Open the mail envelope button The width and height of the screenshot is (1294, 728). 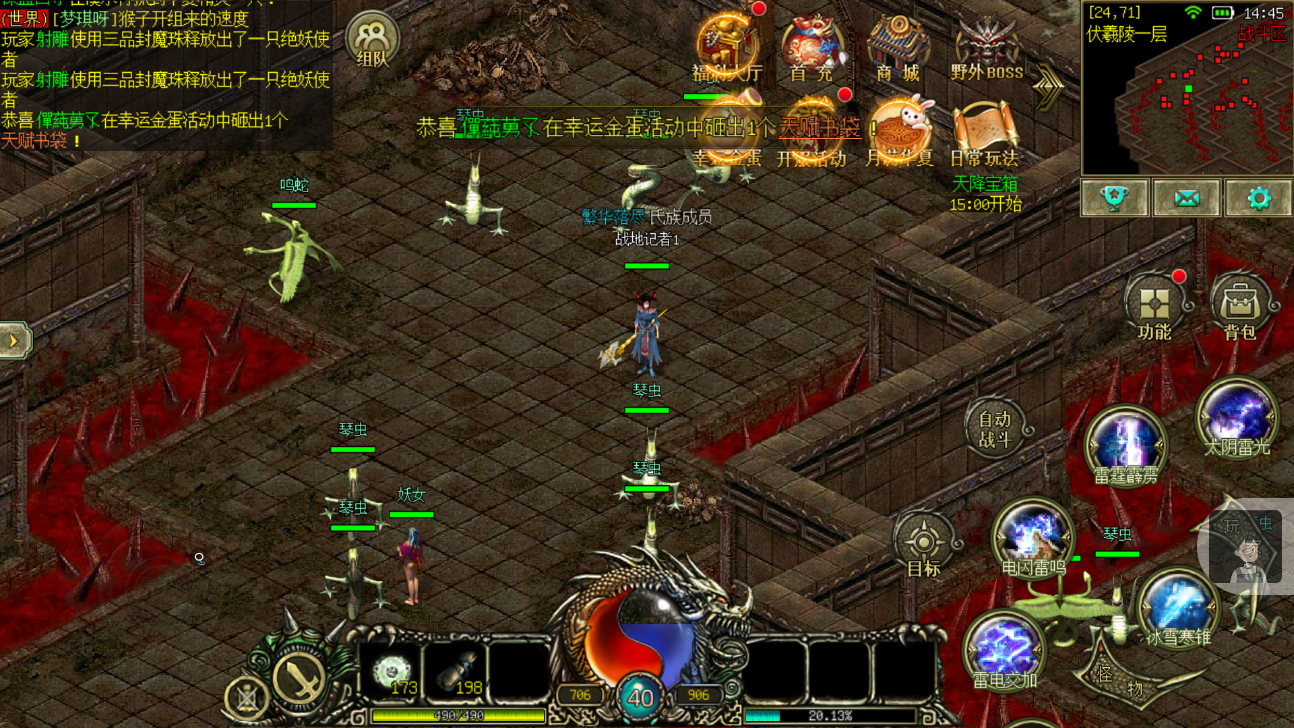click(x=1186, y=198)
